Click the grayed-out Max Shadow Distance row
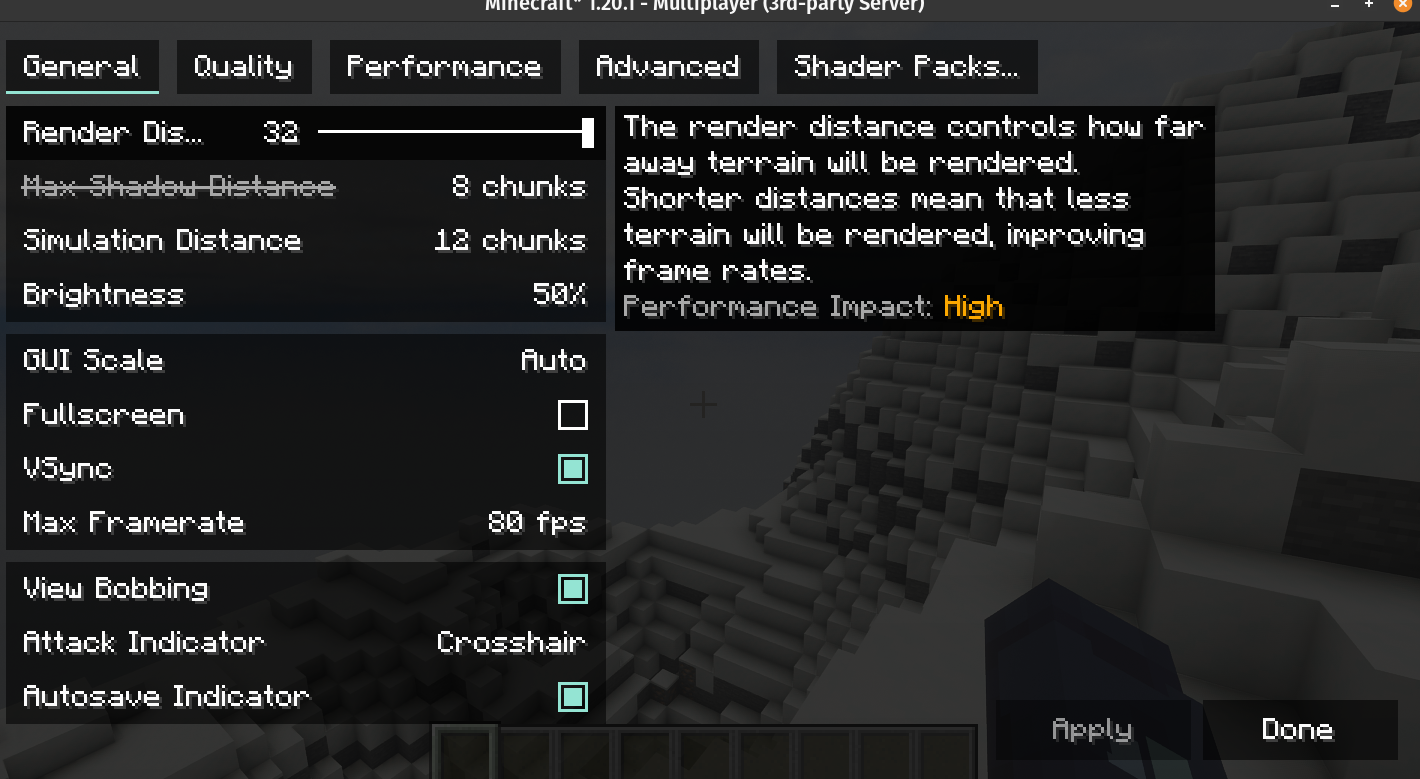 (x=305, y=187)
